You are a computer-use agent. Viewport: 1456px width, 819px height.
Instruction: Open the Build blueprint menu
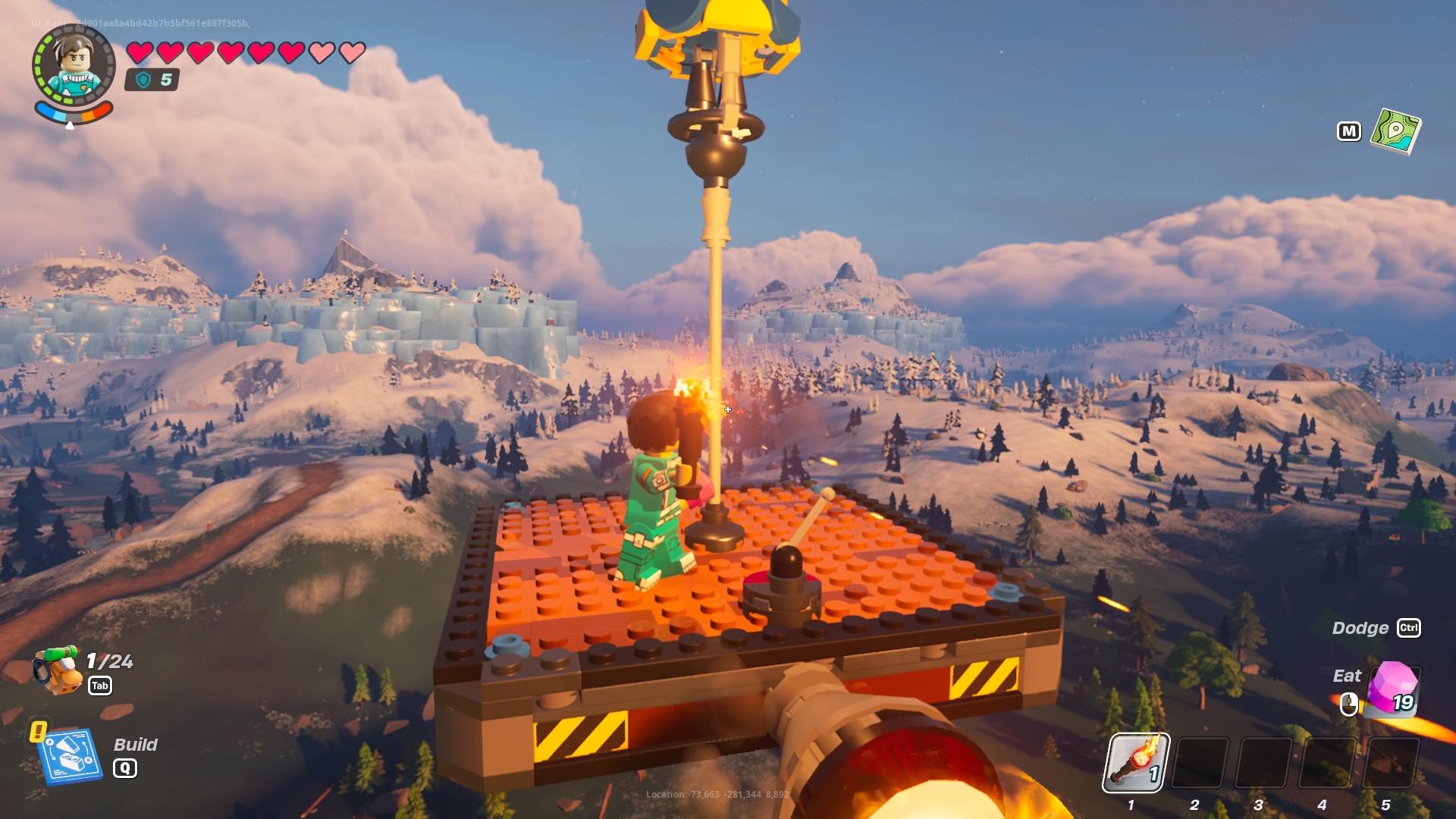[71, 755]
